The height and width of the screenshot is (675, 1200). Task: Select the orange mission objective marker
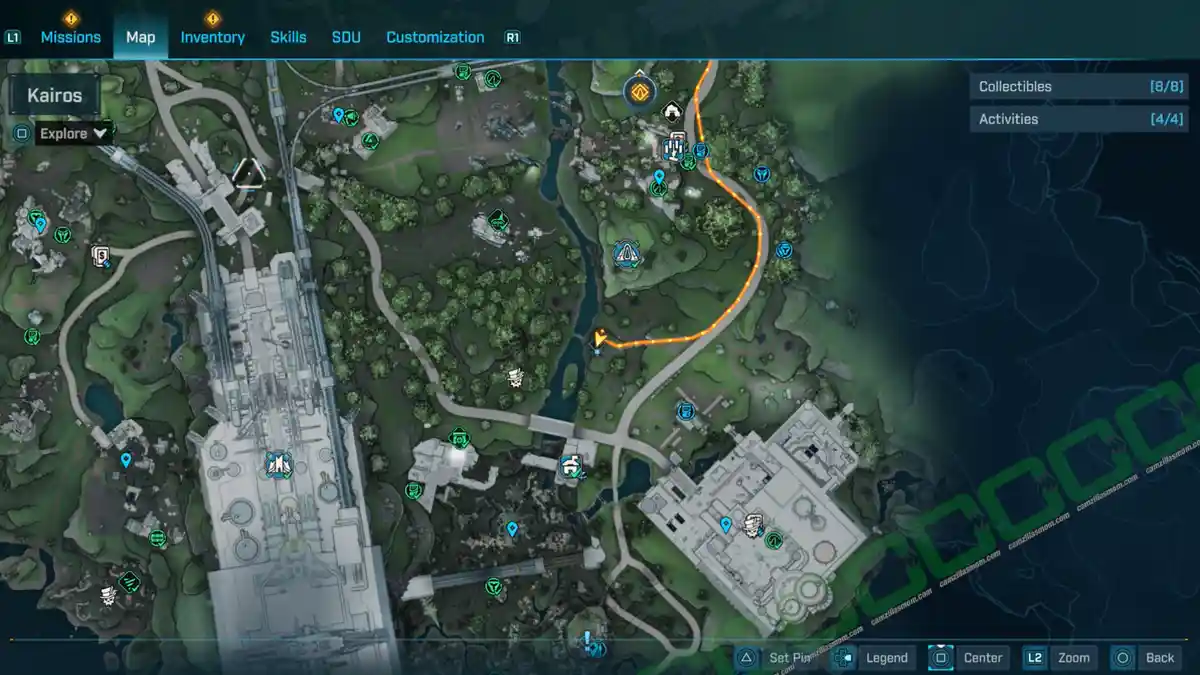click(x=640, y=92)
